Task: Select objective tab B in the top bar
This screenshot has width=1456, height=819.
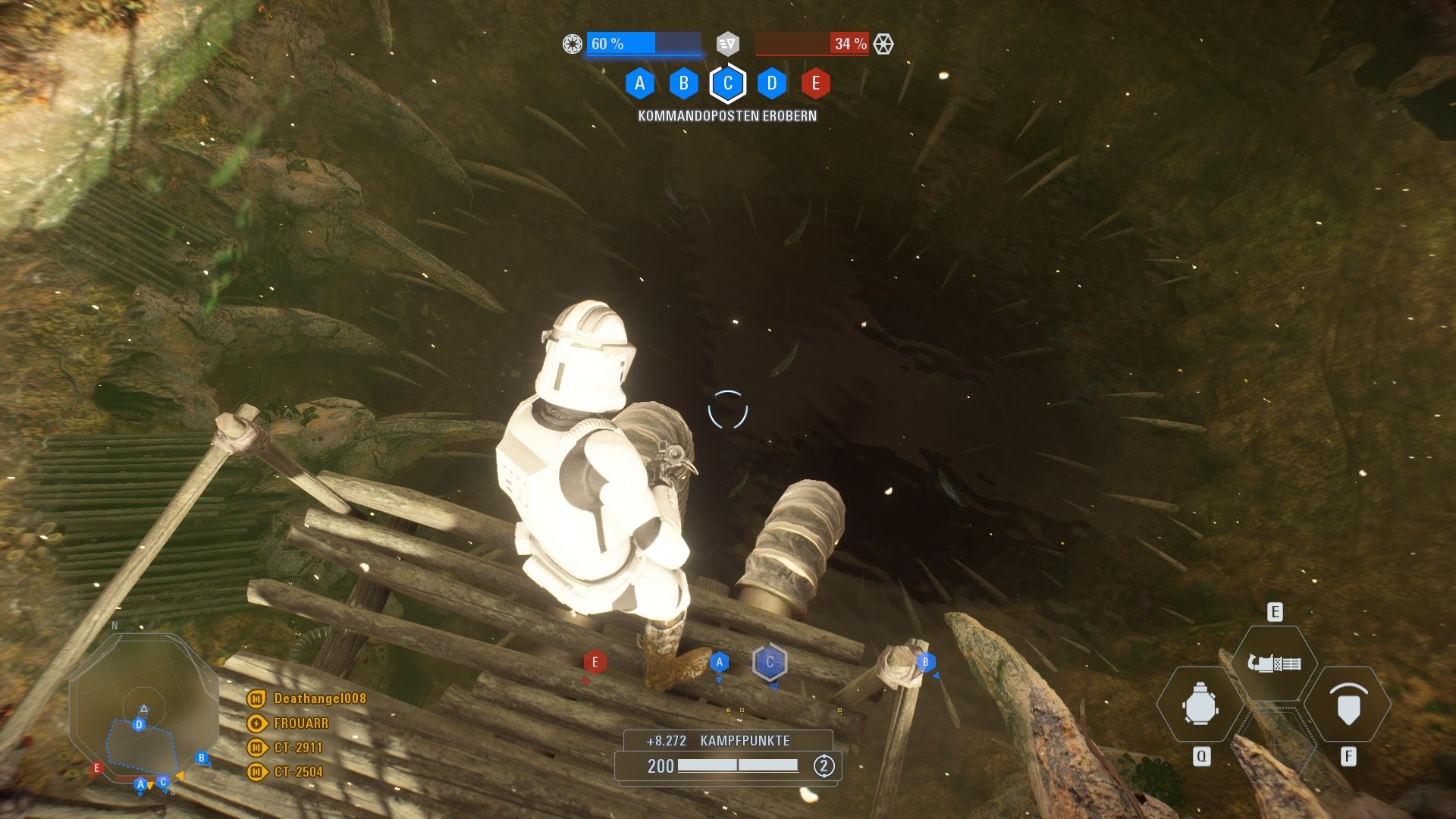Action: point(684,83)
